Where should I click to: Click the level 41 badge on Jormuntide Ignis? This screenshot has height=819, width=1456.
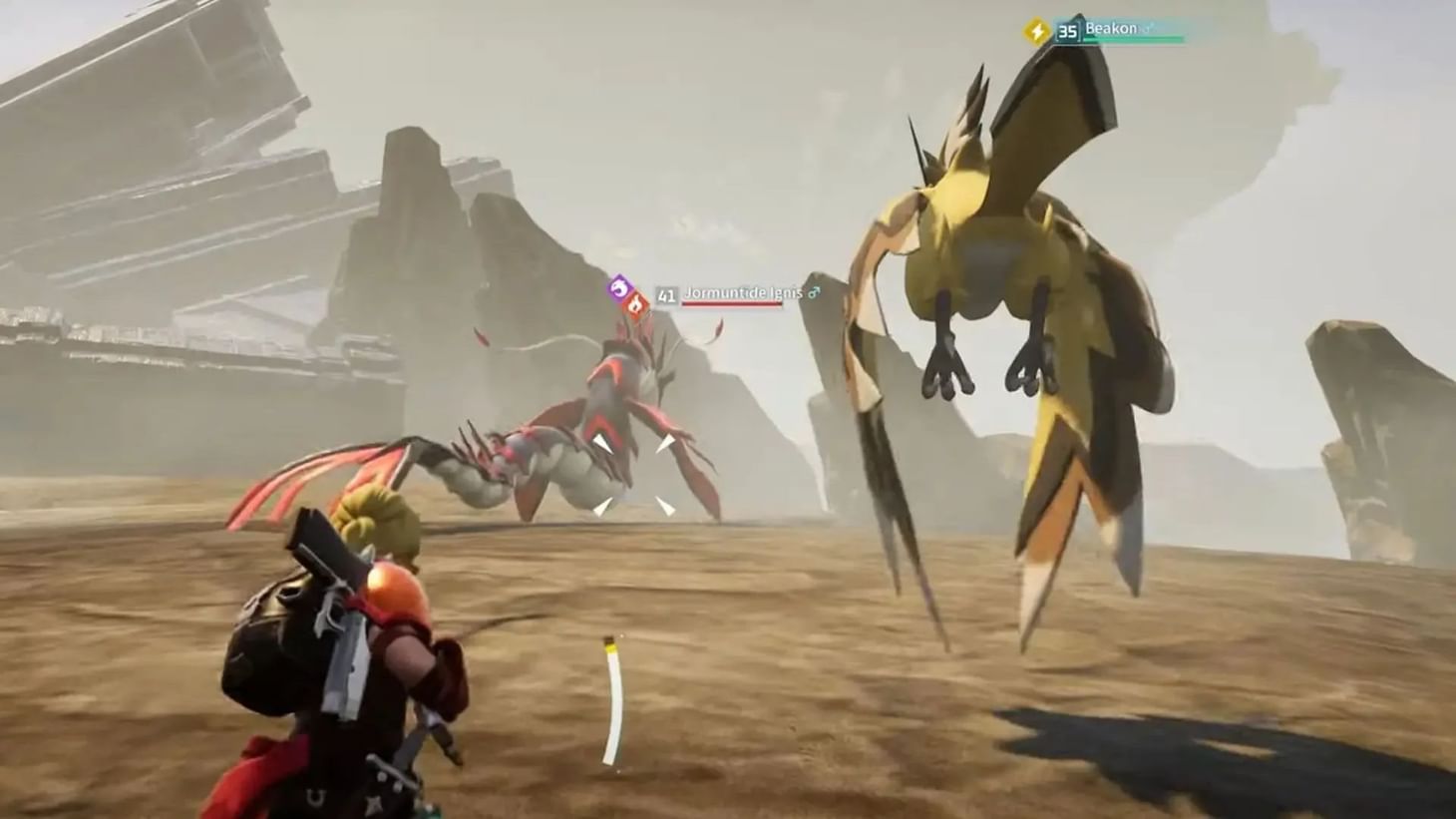click(x=666, y=294)
